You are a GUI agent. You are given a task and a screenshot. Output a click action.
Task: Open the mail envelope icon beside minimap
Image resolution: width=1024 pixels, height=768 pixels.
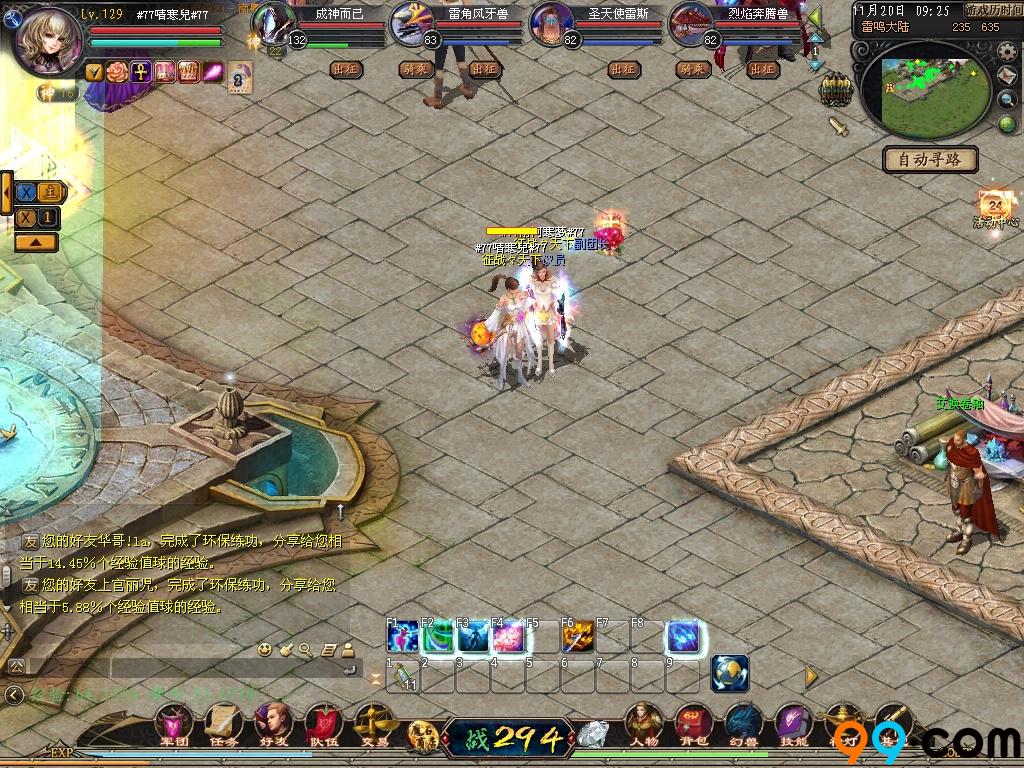(x=1007, y=77)
